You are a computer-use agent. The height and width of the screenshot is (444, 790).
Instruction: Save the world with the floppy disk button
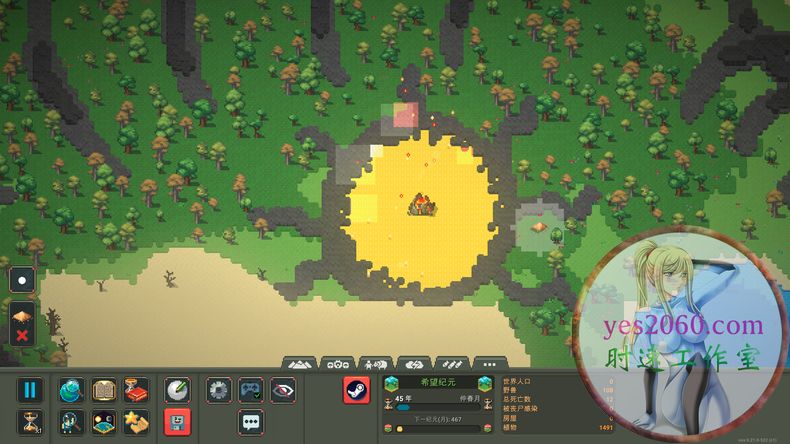pyautogui.click(x=177, y=421)
